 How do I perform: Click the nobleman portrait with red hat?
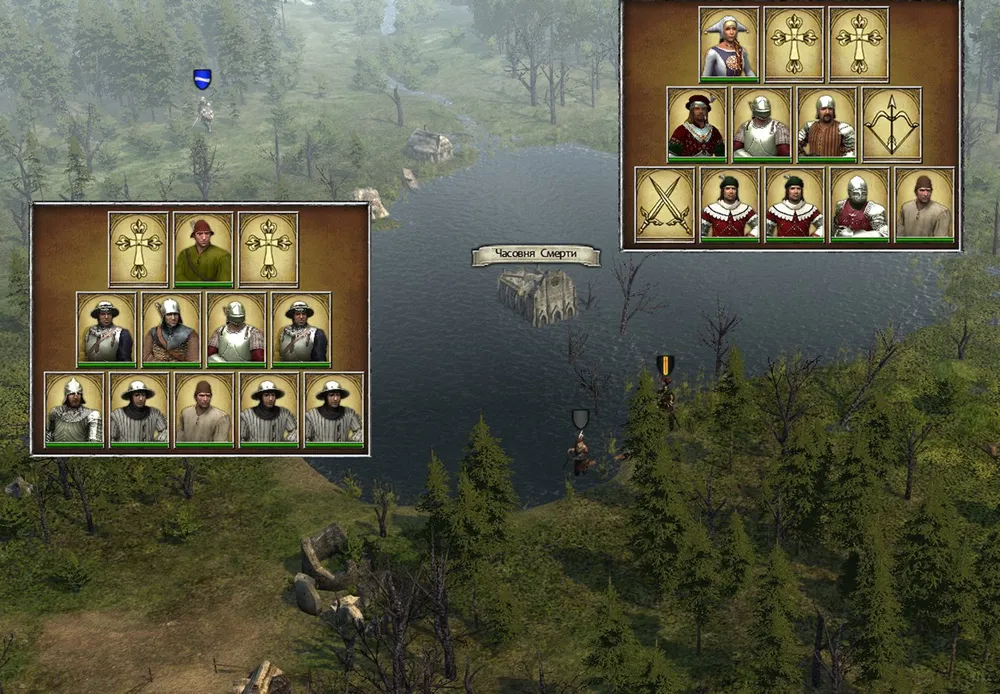point(697,125)
